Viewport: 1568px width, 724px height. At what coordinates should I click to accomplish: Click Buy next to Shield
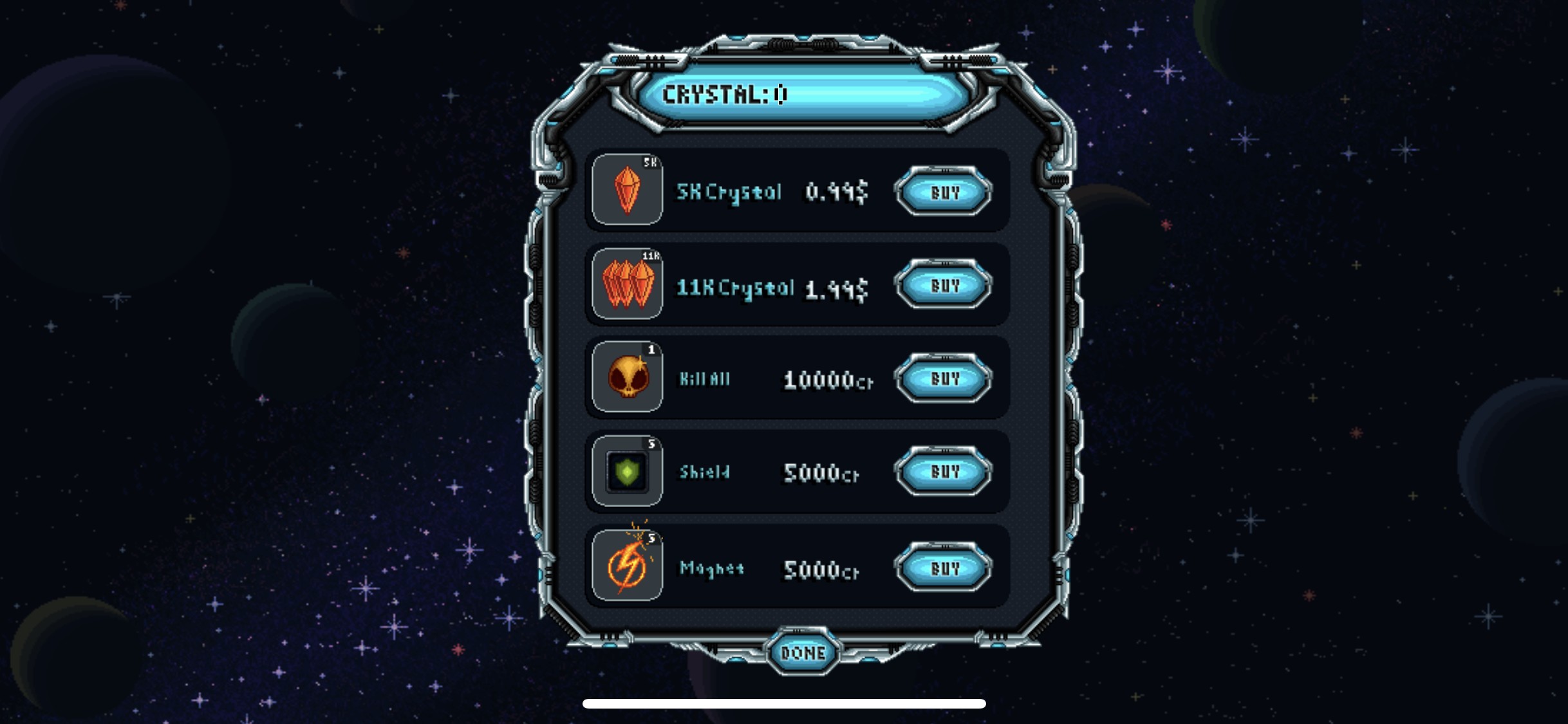944,472
